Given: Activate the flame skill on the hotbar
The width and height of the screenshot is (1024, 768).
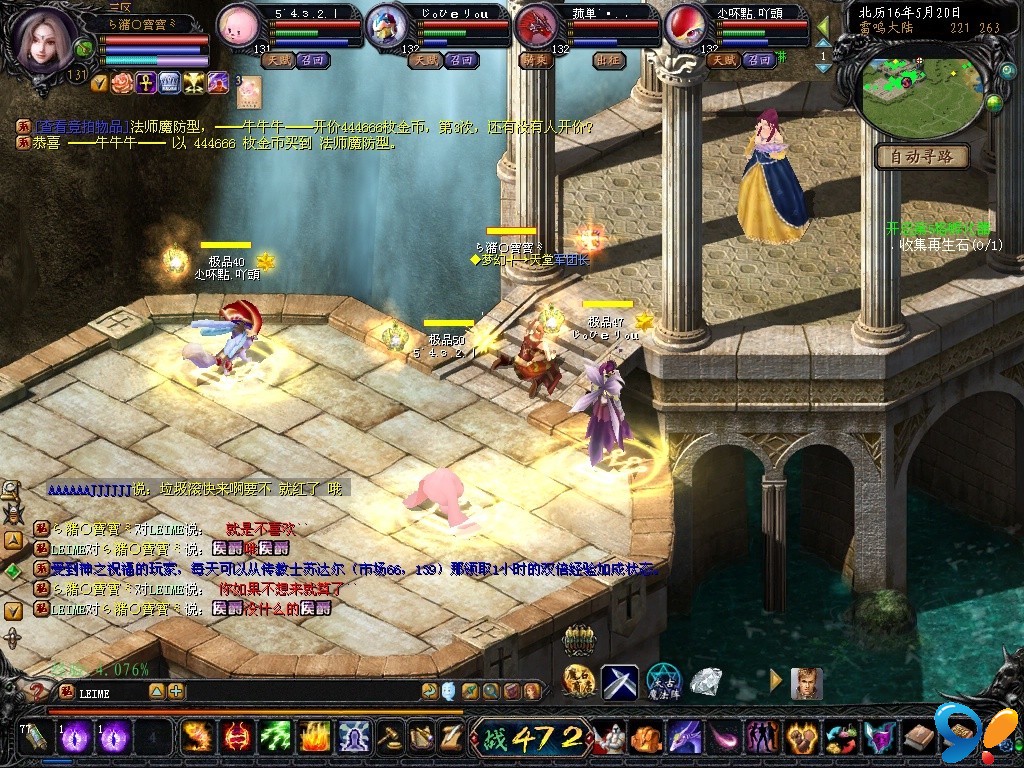Looking at the screenshot, I should point(315,738).
